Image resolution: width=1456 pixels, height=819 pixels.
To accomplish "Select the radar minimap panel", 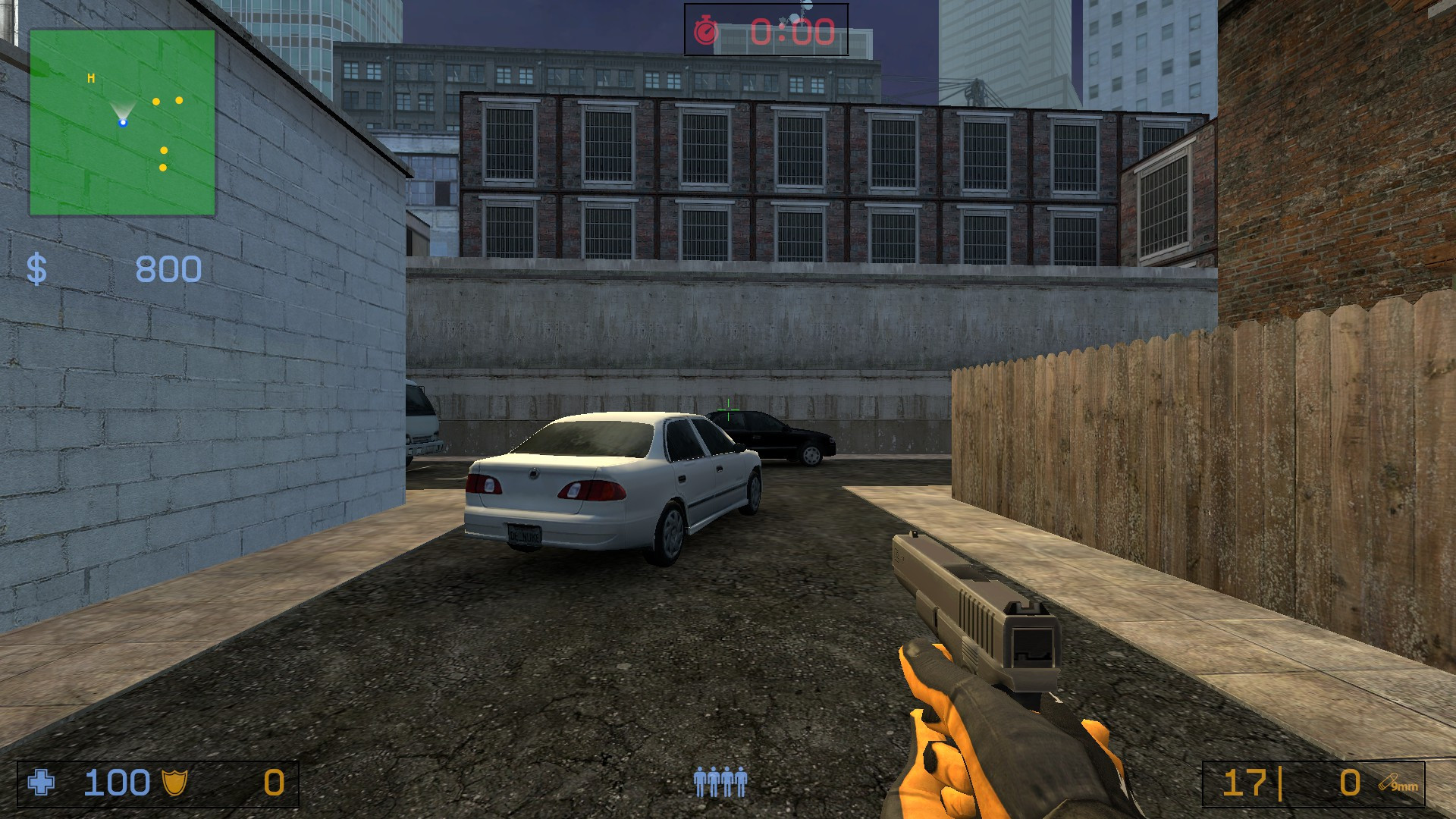I will pos(121,121).
